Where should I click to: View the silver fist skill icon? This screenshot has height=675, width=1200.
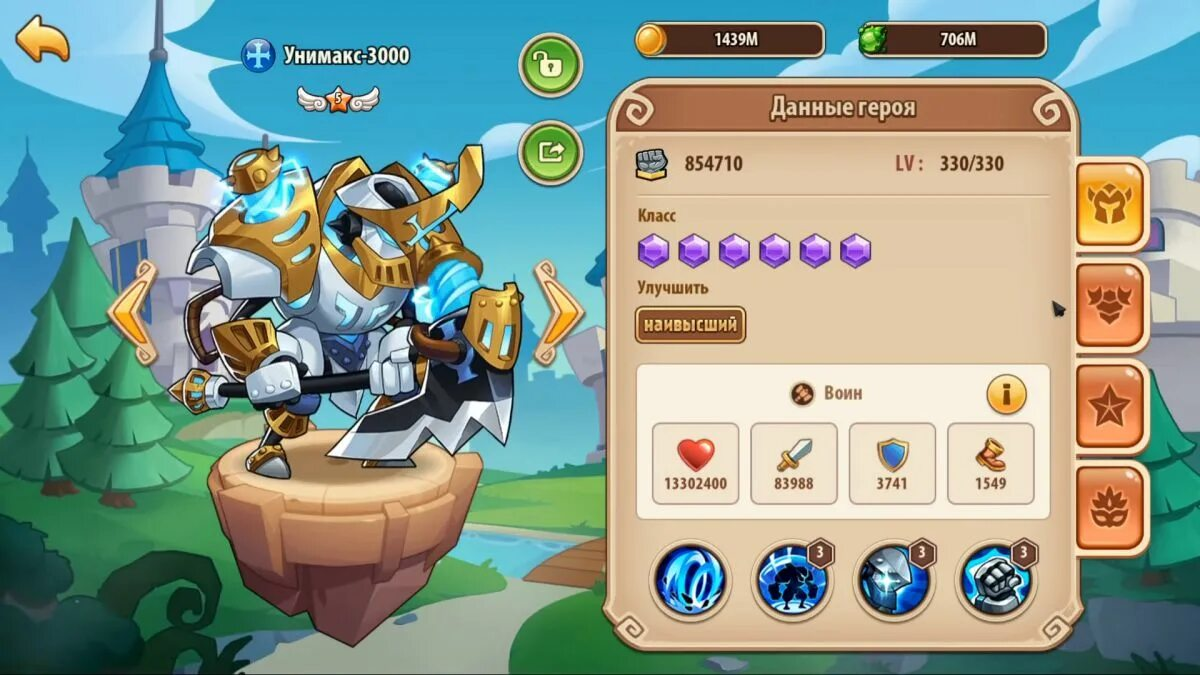tap(994, 581)
